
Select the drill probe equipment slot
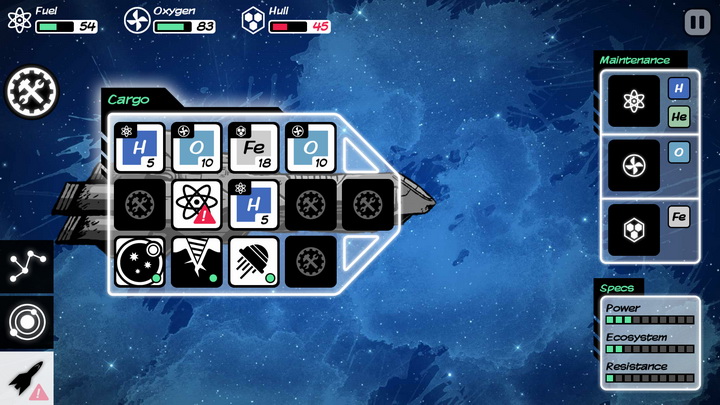tap(197, 261)
